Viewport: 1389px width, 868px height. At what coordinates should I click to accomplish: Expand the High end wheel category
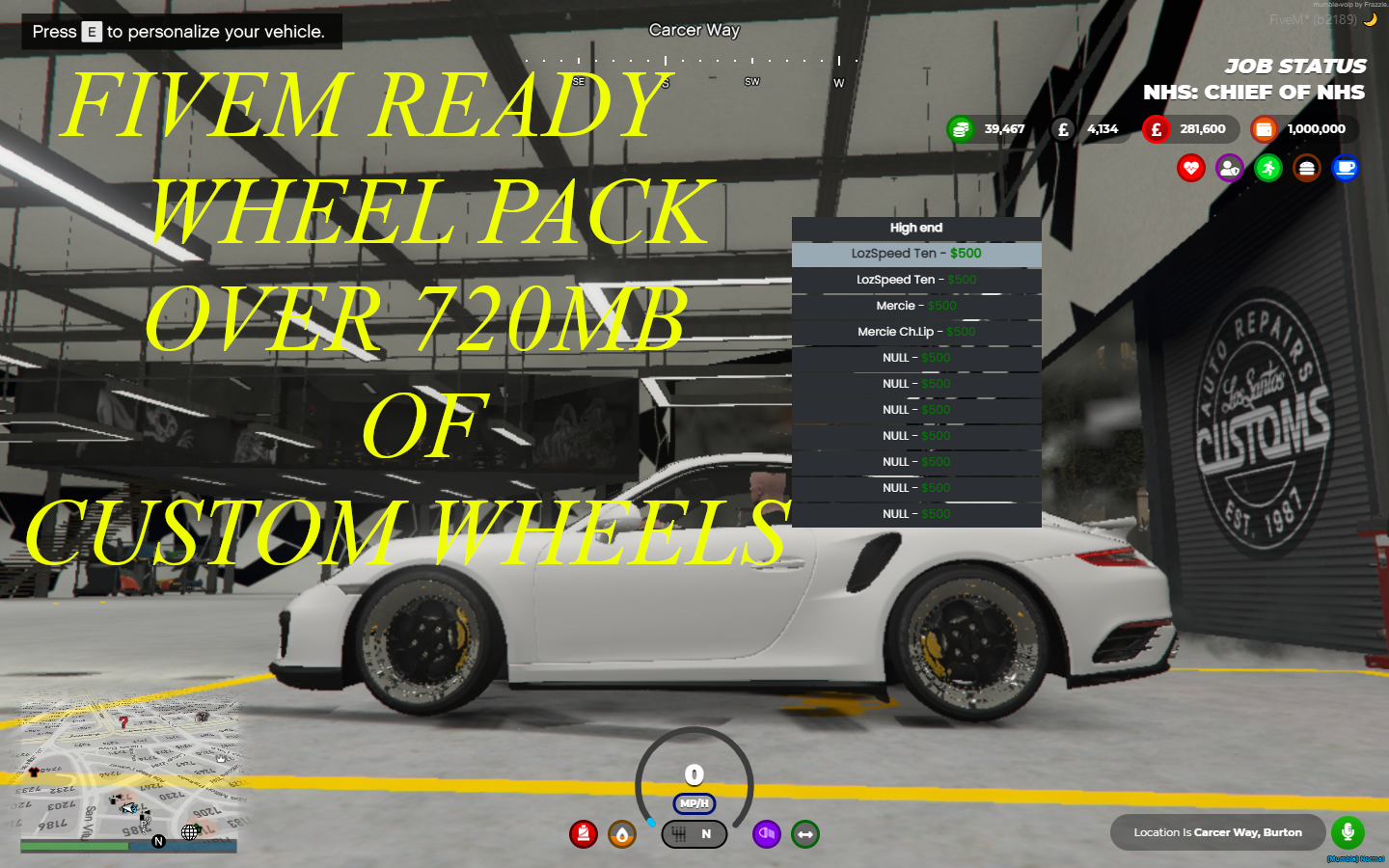click(x=915, y=228)
